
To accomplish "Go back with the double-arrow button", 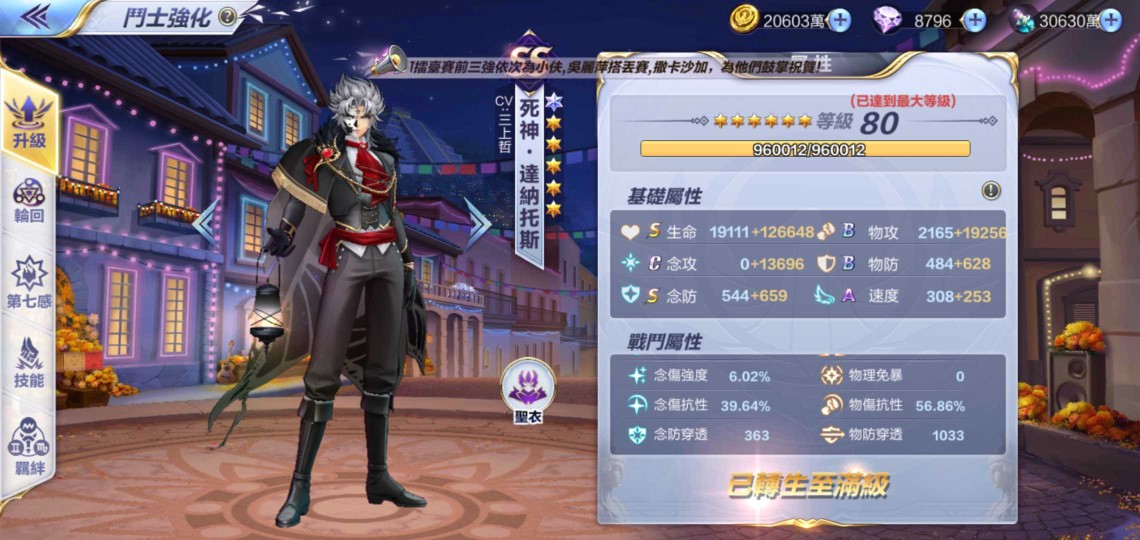I will click(x=35, y=16).
